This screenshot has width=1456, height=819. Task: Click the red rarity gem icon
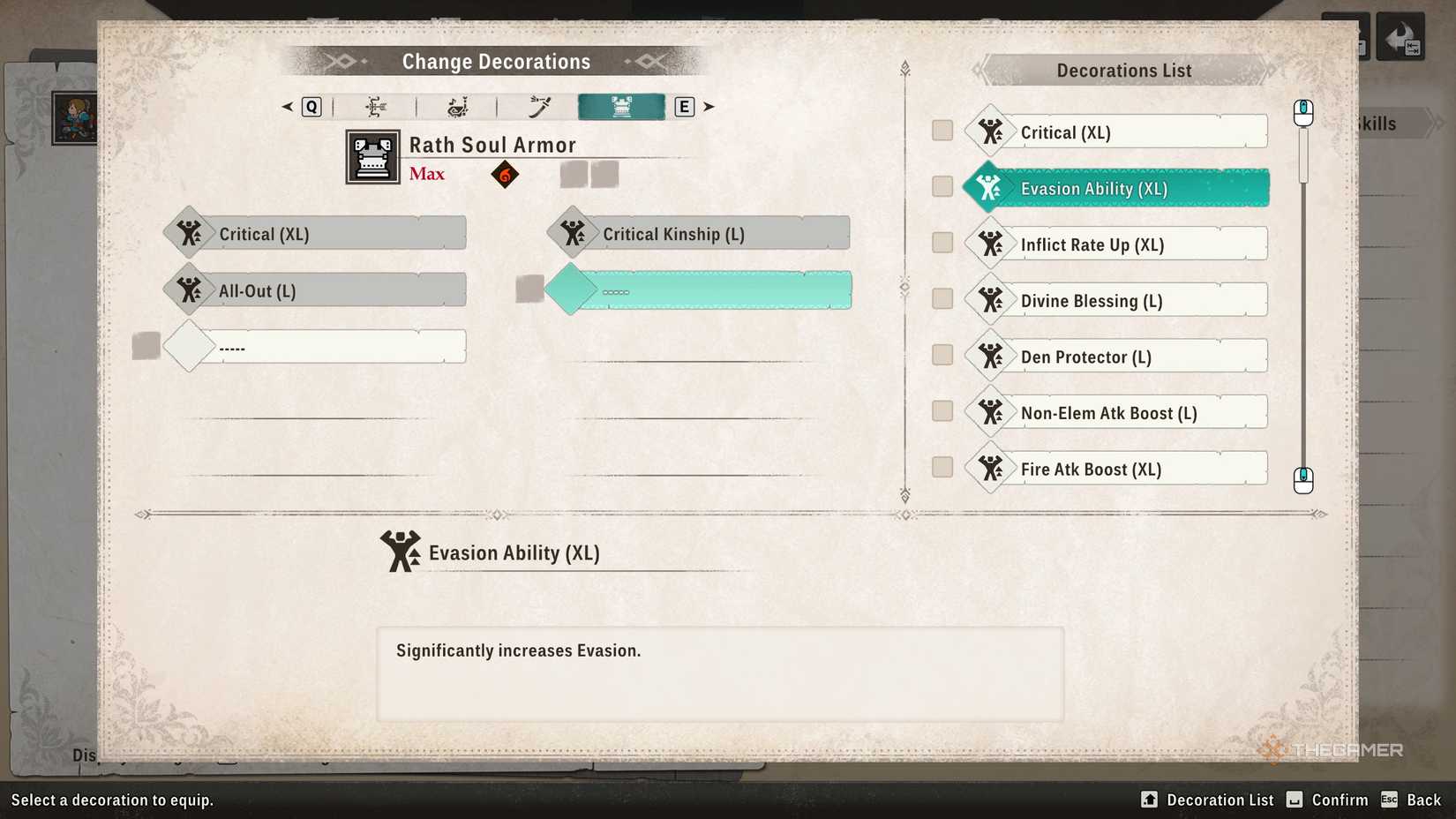(x=504, y=174)
